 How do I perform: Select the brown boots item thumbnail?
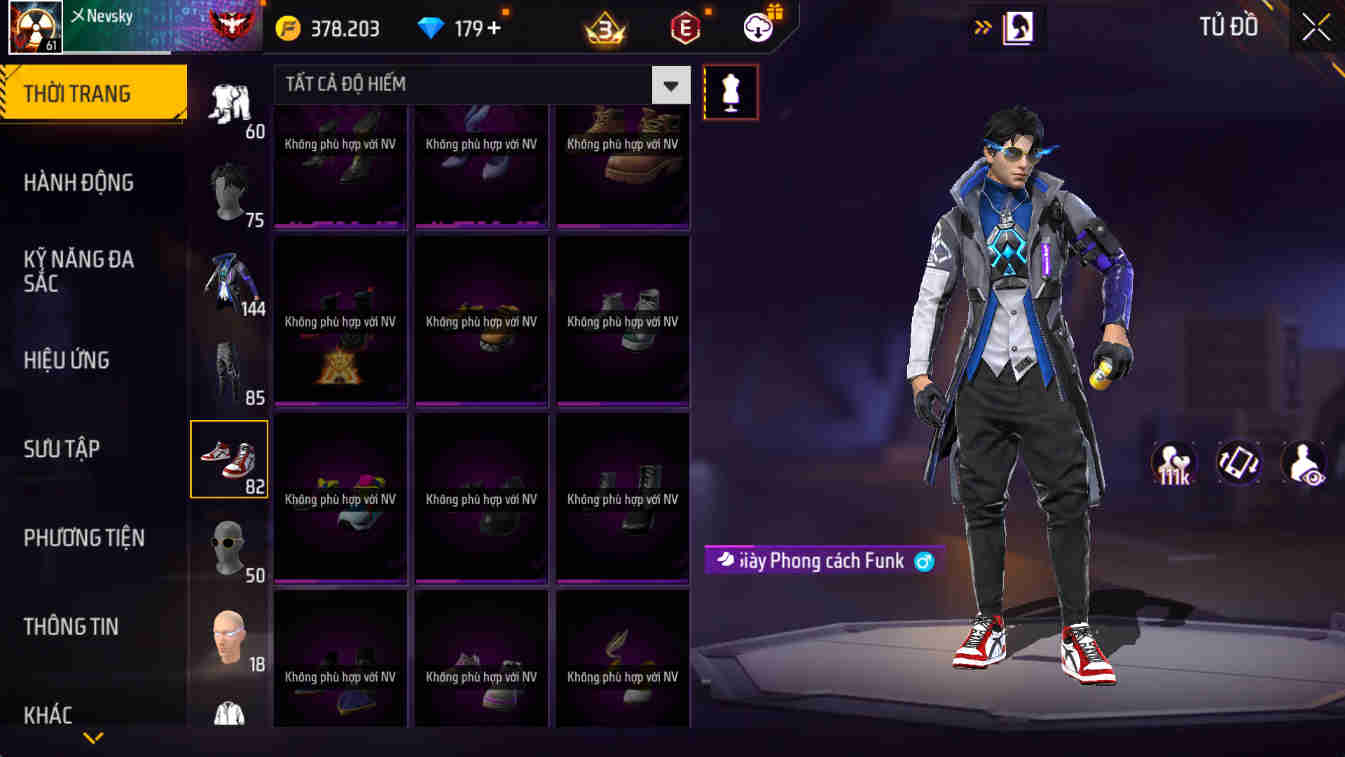tap(622, 165)
